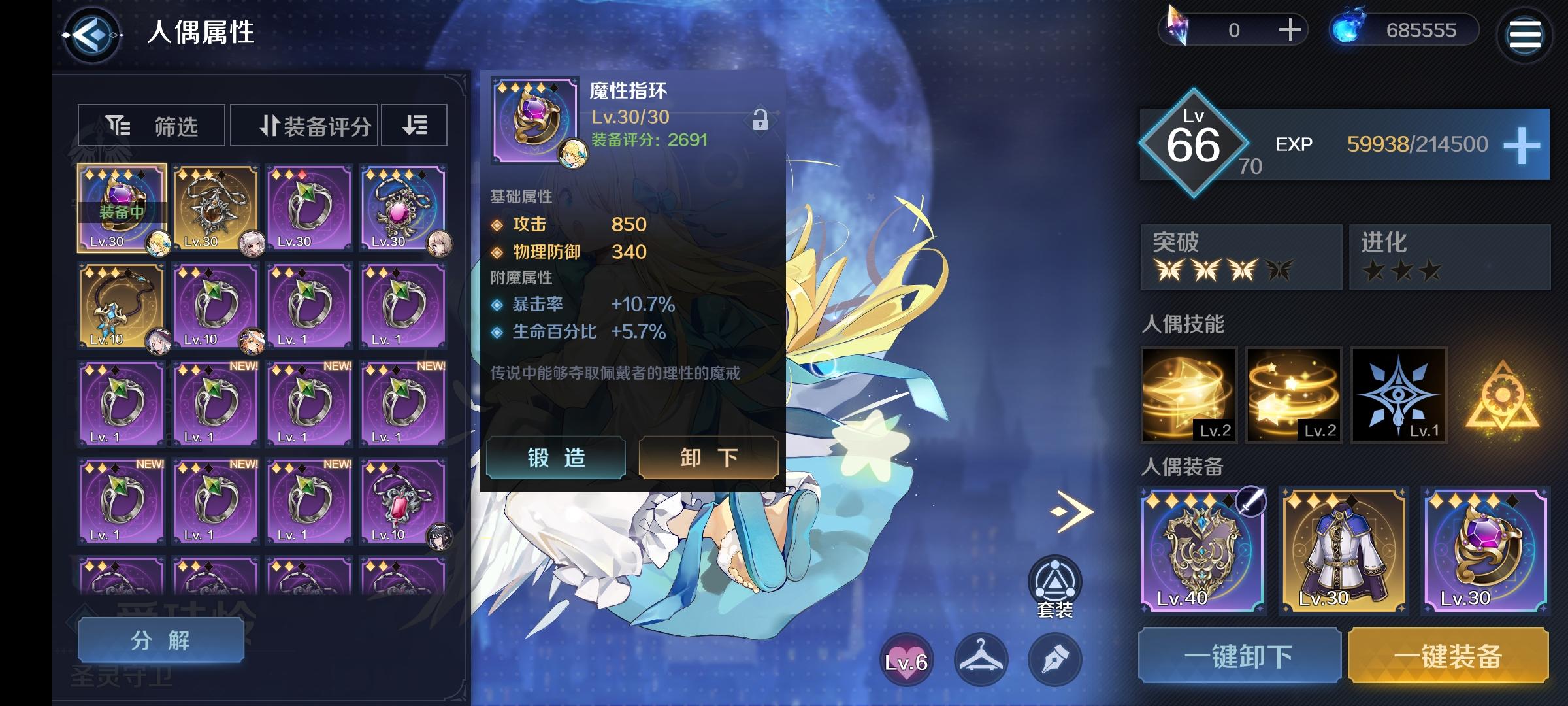Toggle the sort order arrows icon
The height and width of the screenshot is (706, 1568).
coord(413,125)
